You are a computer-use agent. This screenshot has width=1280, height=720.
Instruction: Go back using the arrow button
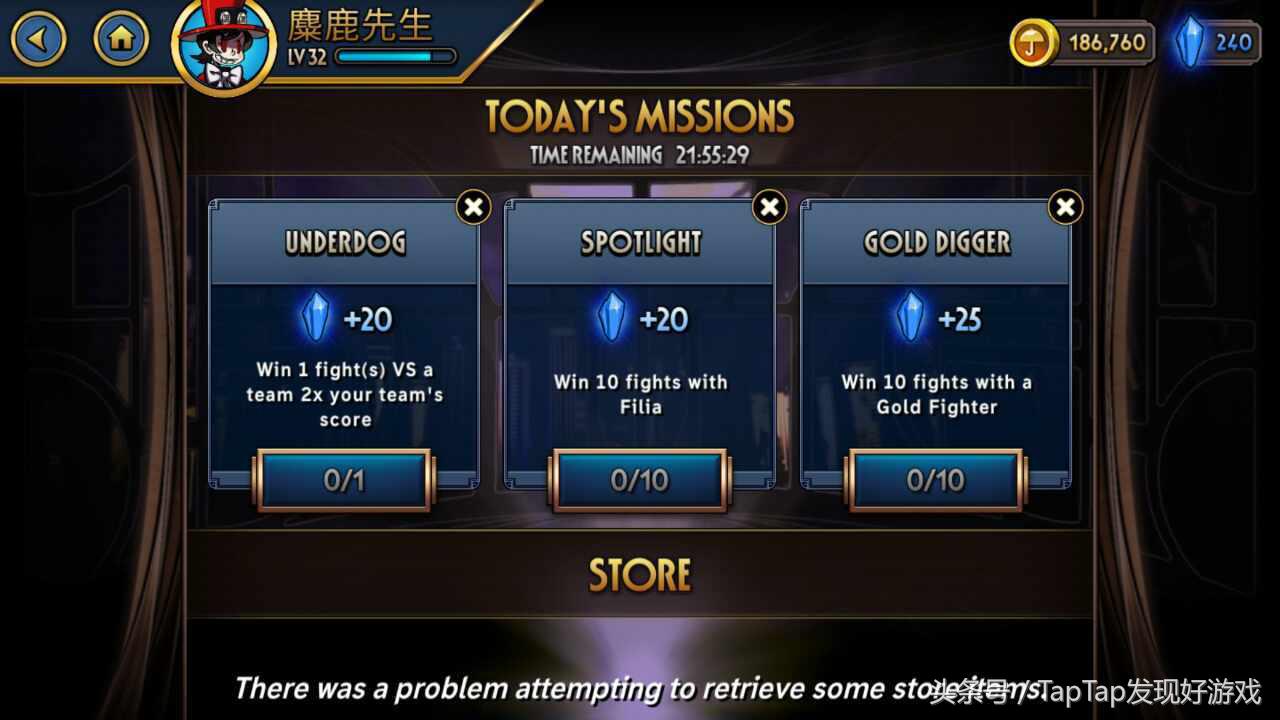click(39, 40)
